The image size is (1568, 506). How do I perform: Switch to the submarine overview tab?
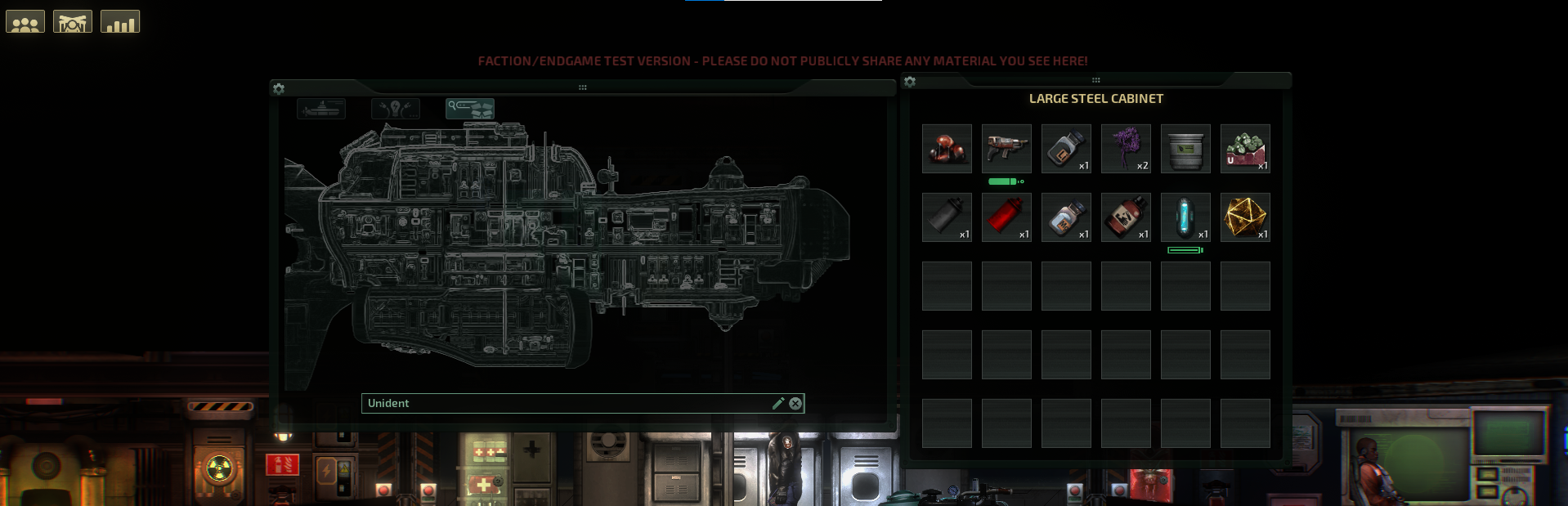(x=321, y=109)
